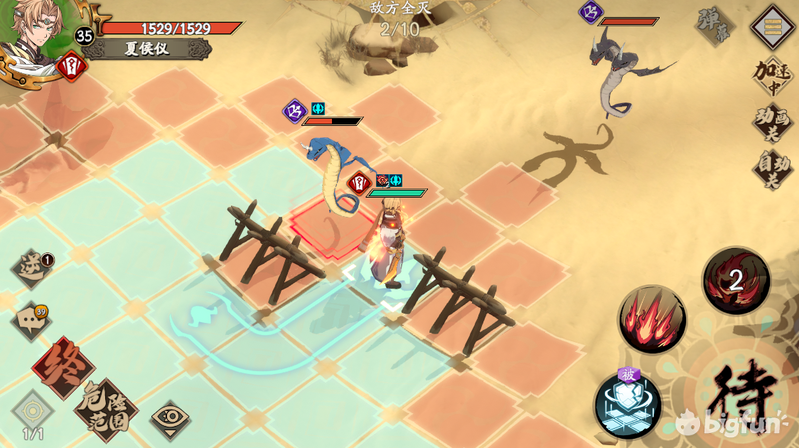Click the target icon labeled 1/1
The width and height of the screenshot is (799, 448).
tap(33, 413)
